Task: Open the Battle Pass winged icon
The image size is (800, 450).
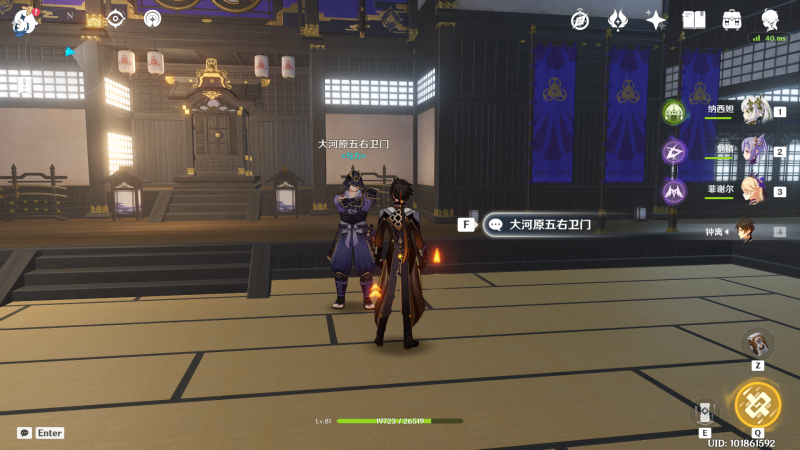Action: point(618,20)
